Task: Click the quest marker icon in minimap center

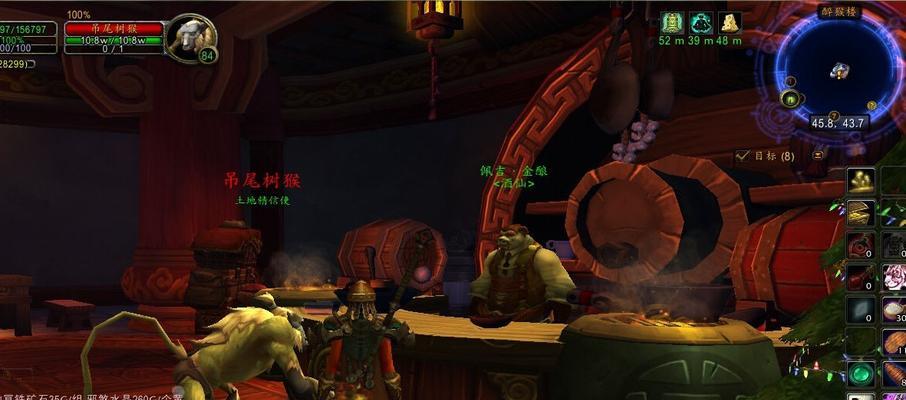Action: coord(839,70)
